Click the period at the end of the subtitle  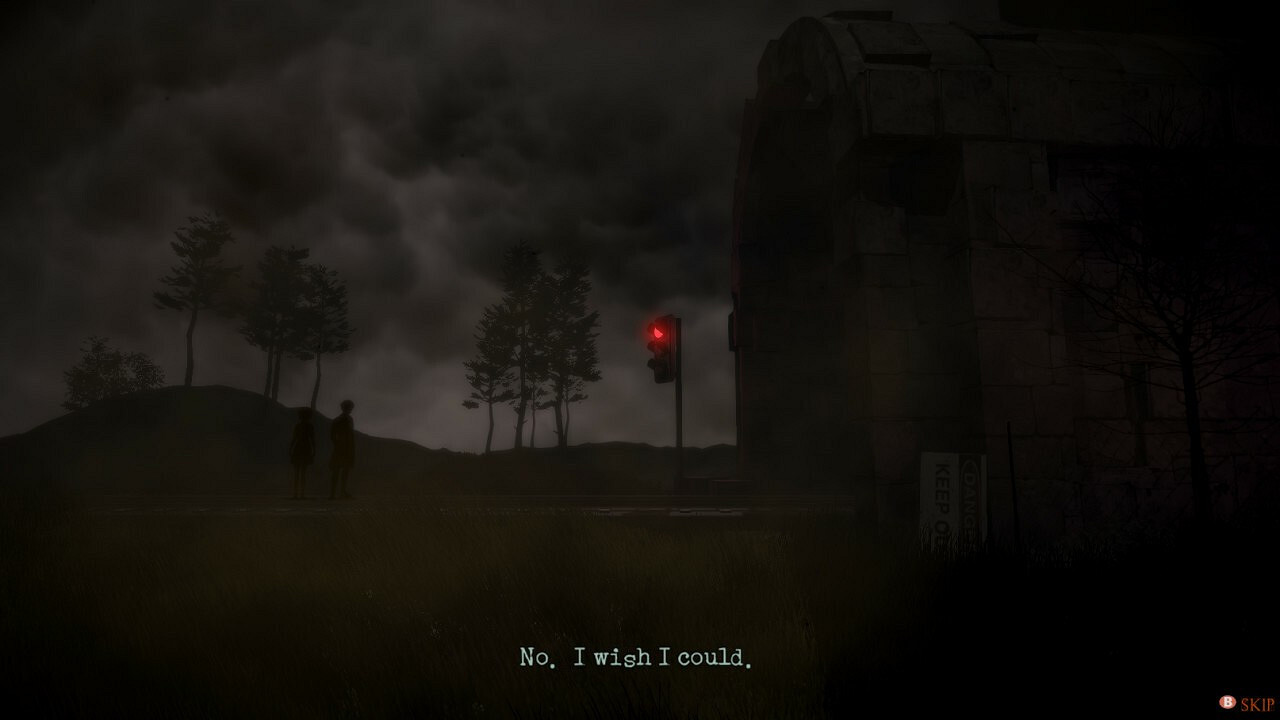point(748,663)
